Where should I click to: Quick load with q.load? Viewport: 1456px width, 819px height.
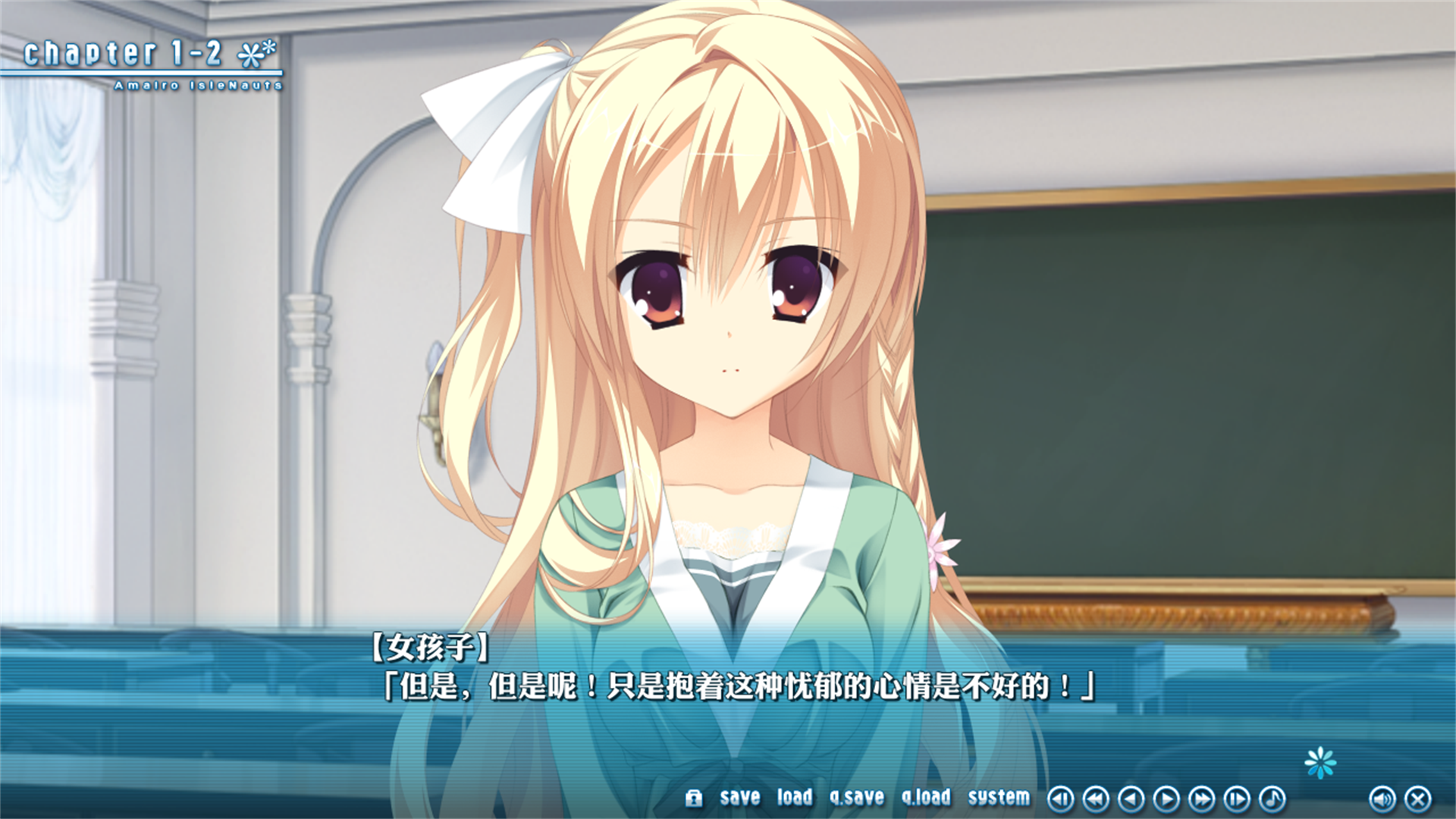coord(926,798)
